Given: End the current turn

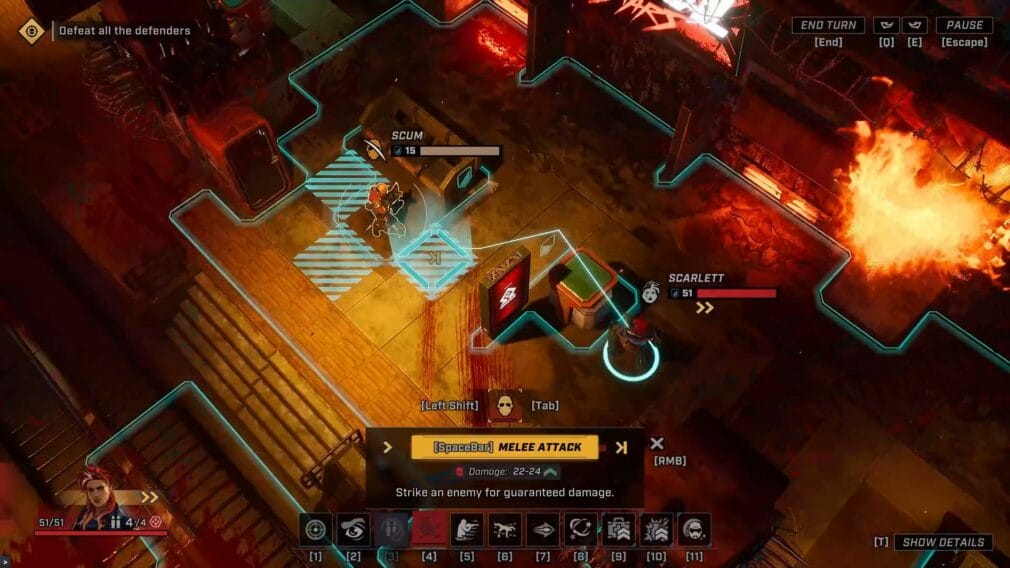Looking at the screenshot, I should point(828,26).
